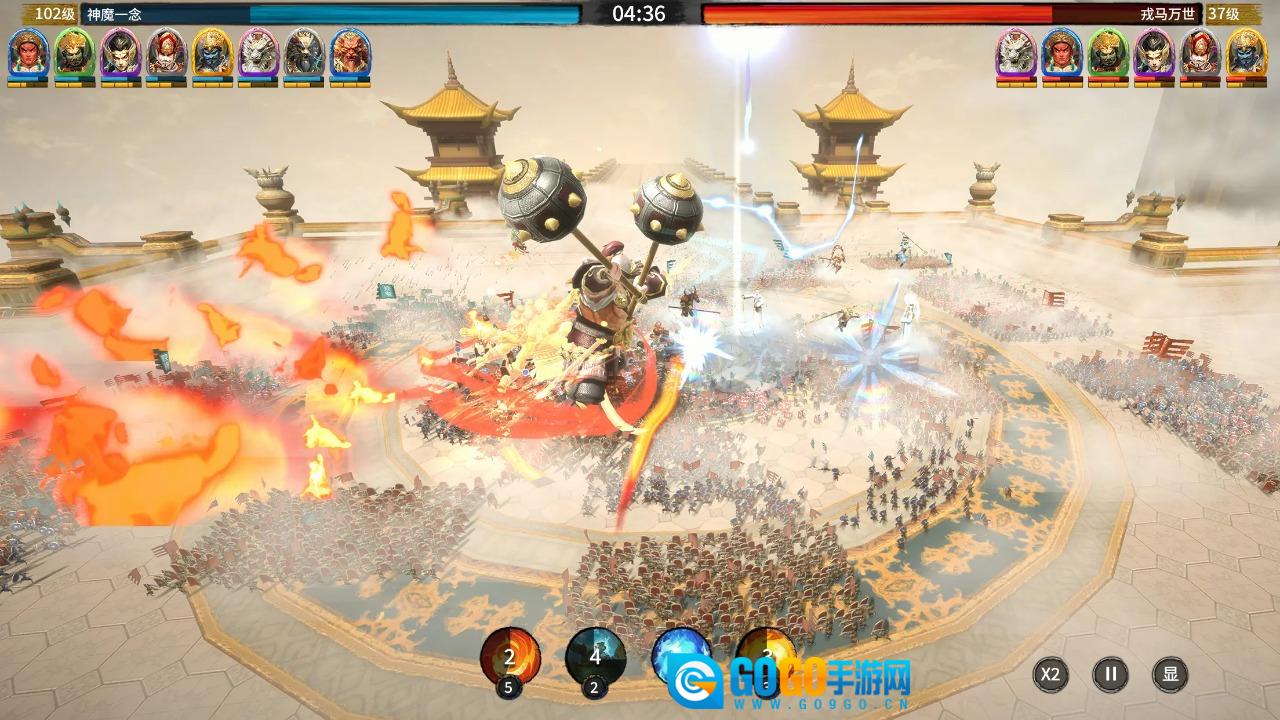Toggle X2 battle speed

click(x=1050, y=674)
